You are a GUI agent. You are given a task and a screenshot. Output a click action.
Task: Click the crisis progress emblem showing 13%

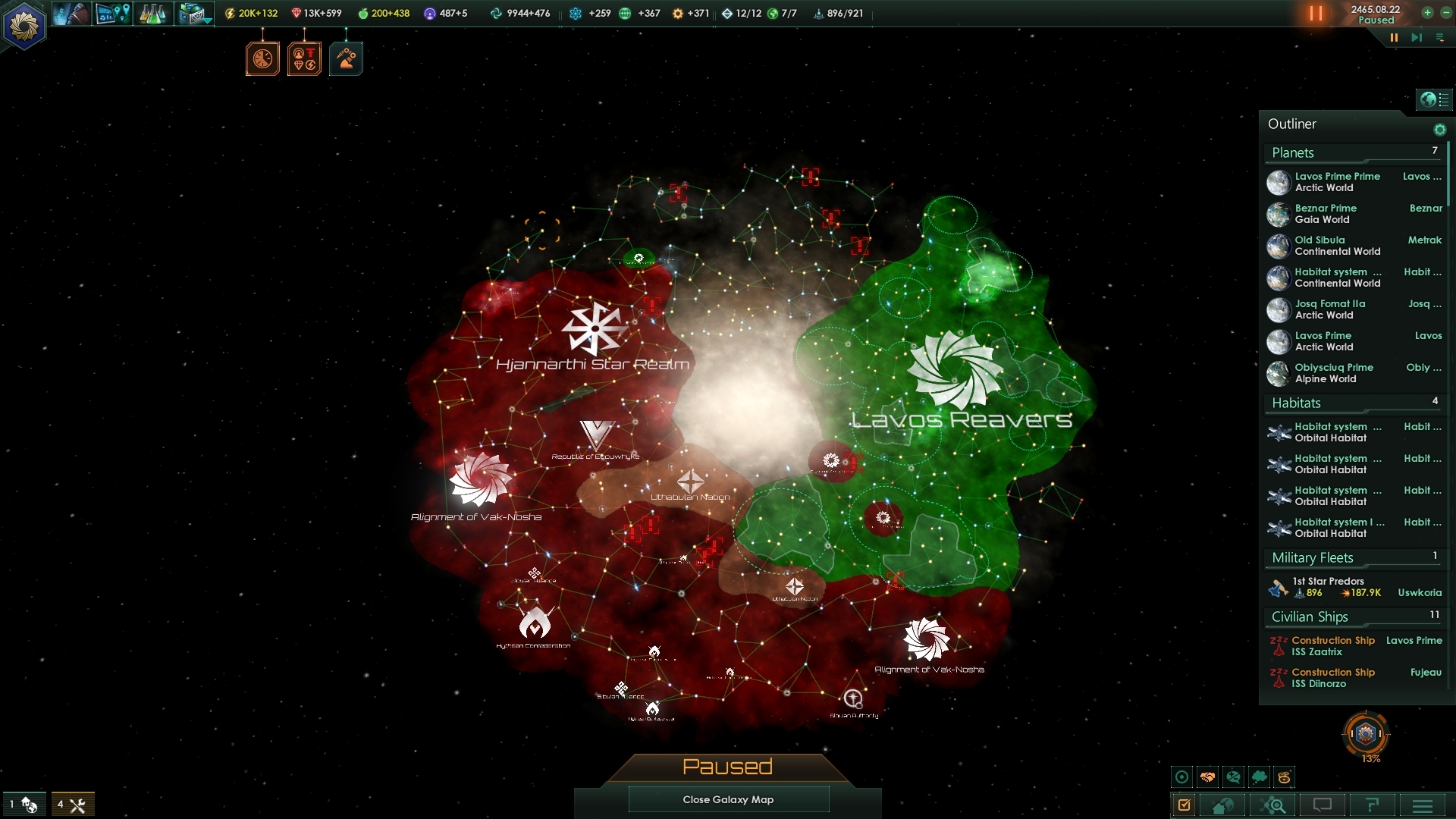[1365, 734]
